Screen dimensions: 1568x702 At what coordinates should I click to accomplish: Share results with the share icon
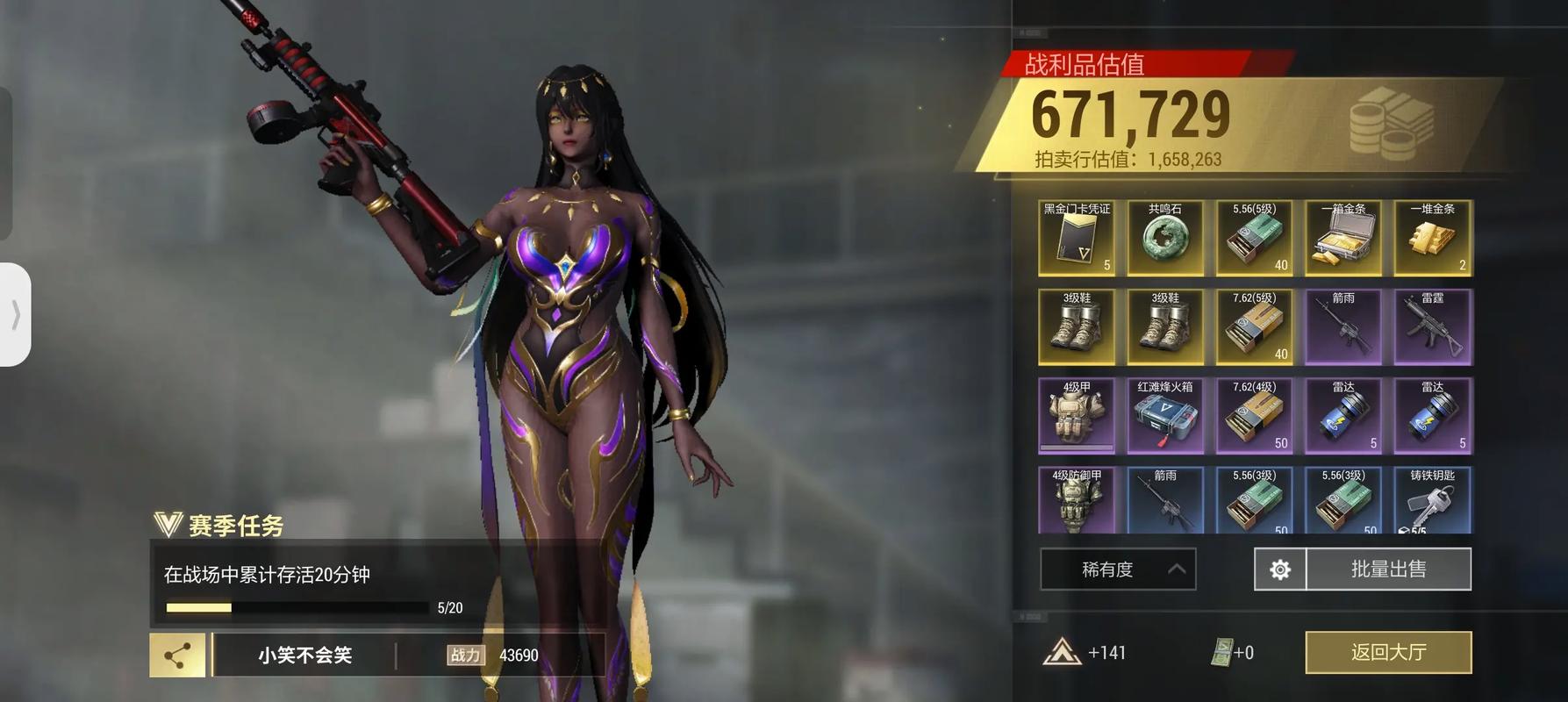[x=178, y=655]
